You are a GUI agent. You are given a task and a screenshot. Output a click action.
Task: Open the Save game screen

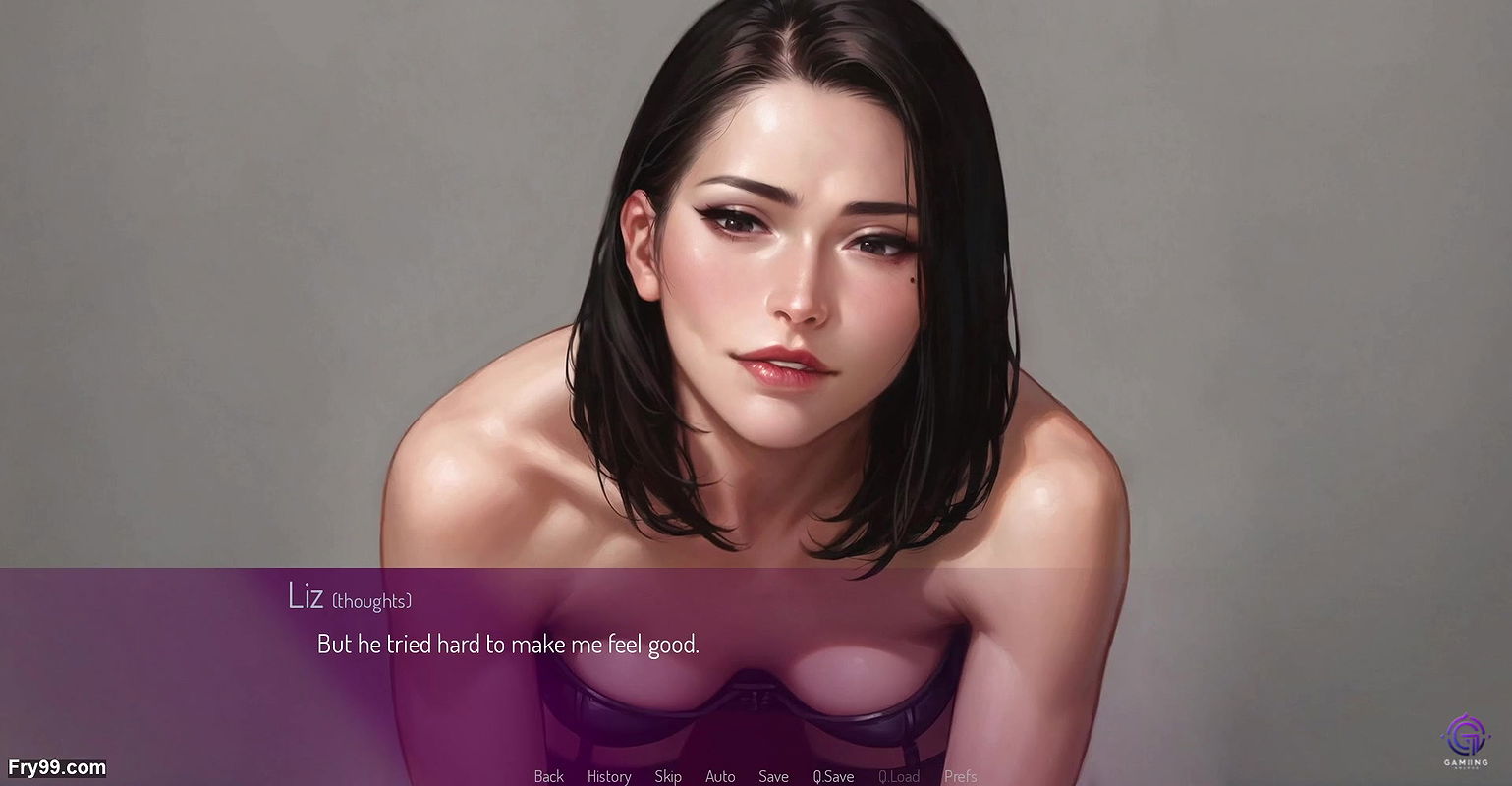click(773, 776)
